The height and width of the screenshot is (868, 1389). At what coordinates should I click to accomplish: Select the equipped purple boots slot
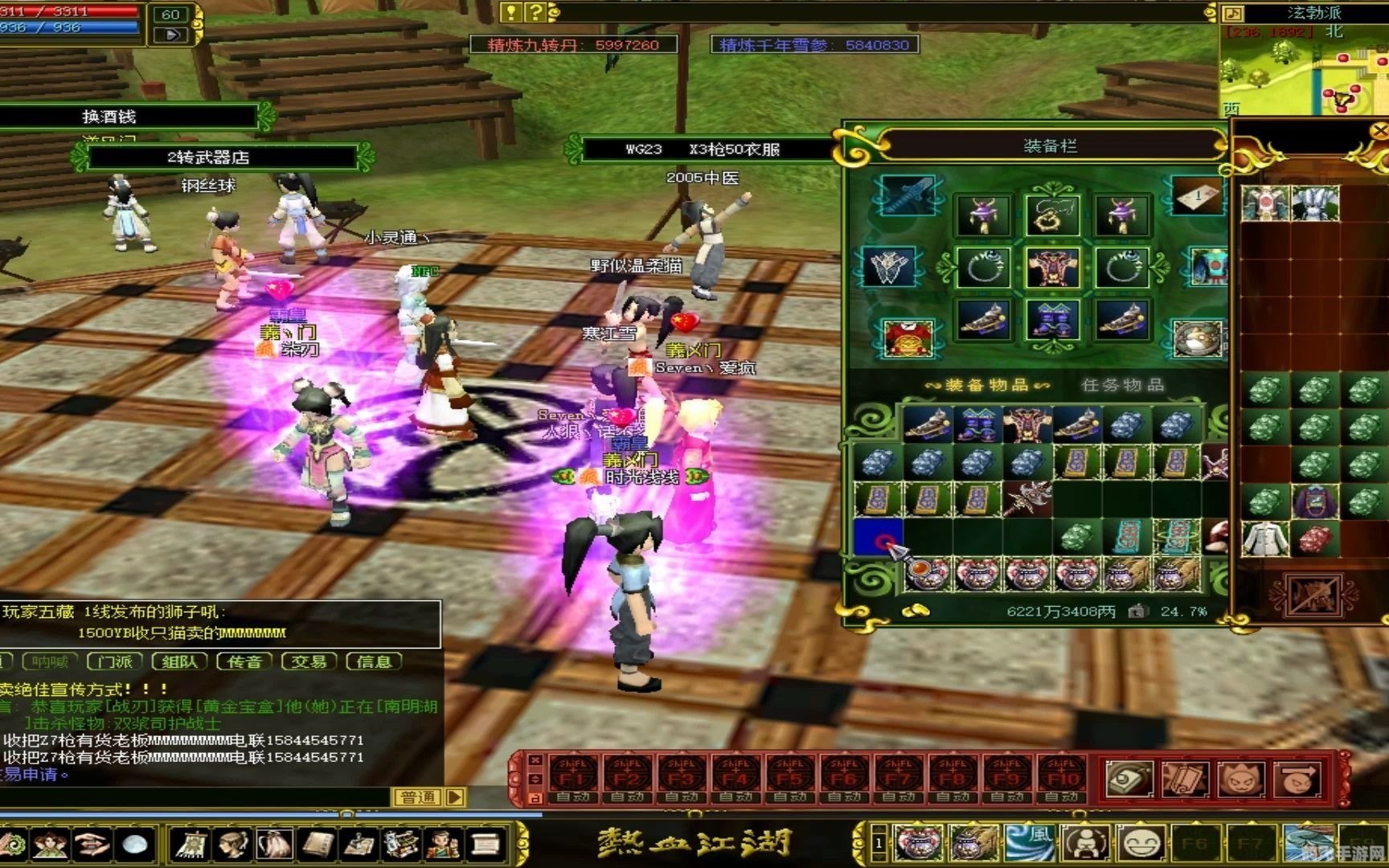[1051, 321]
